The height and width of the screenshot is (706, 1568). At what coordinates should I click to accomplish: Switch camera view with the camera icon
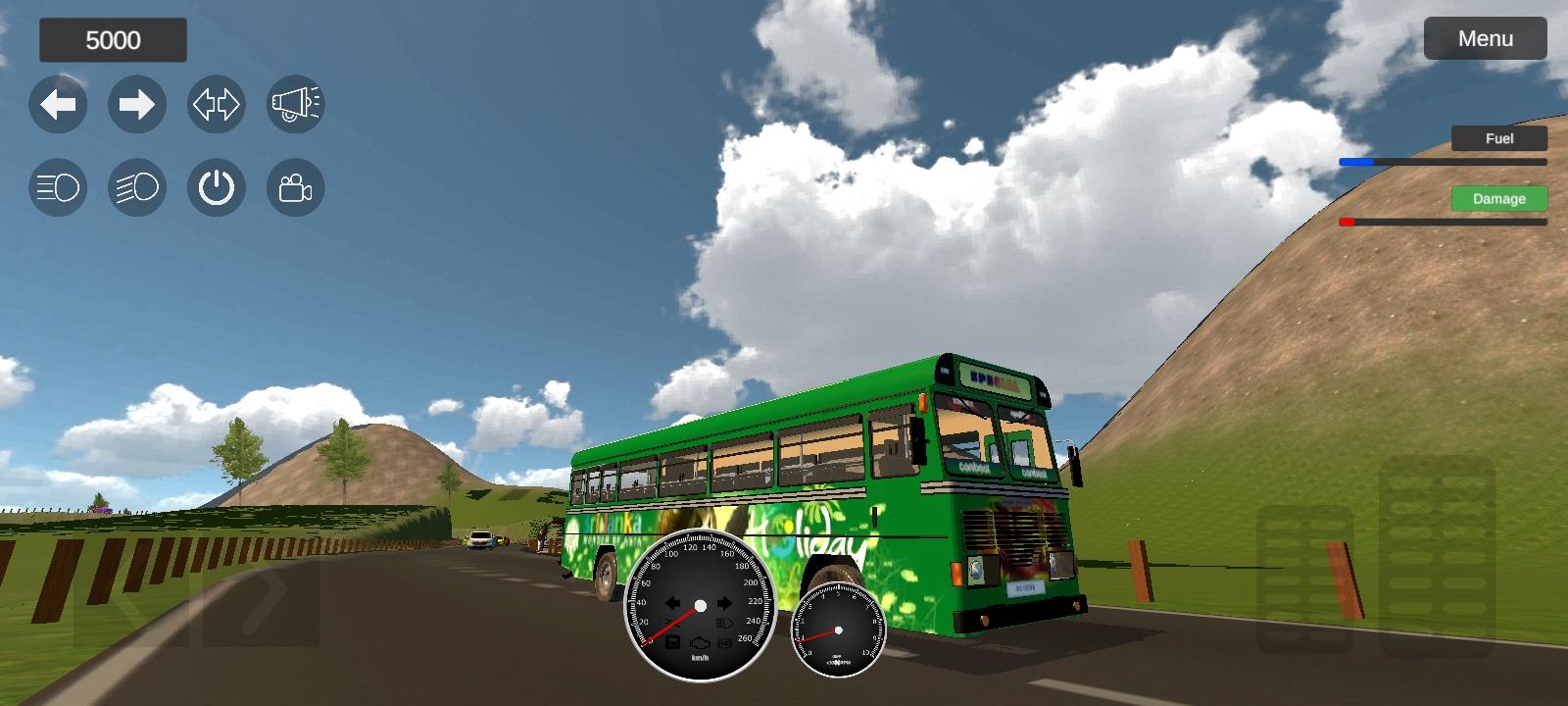click(294, 187)
